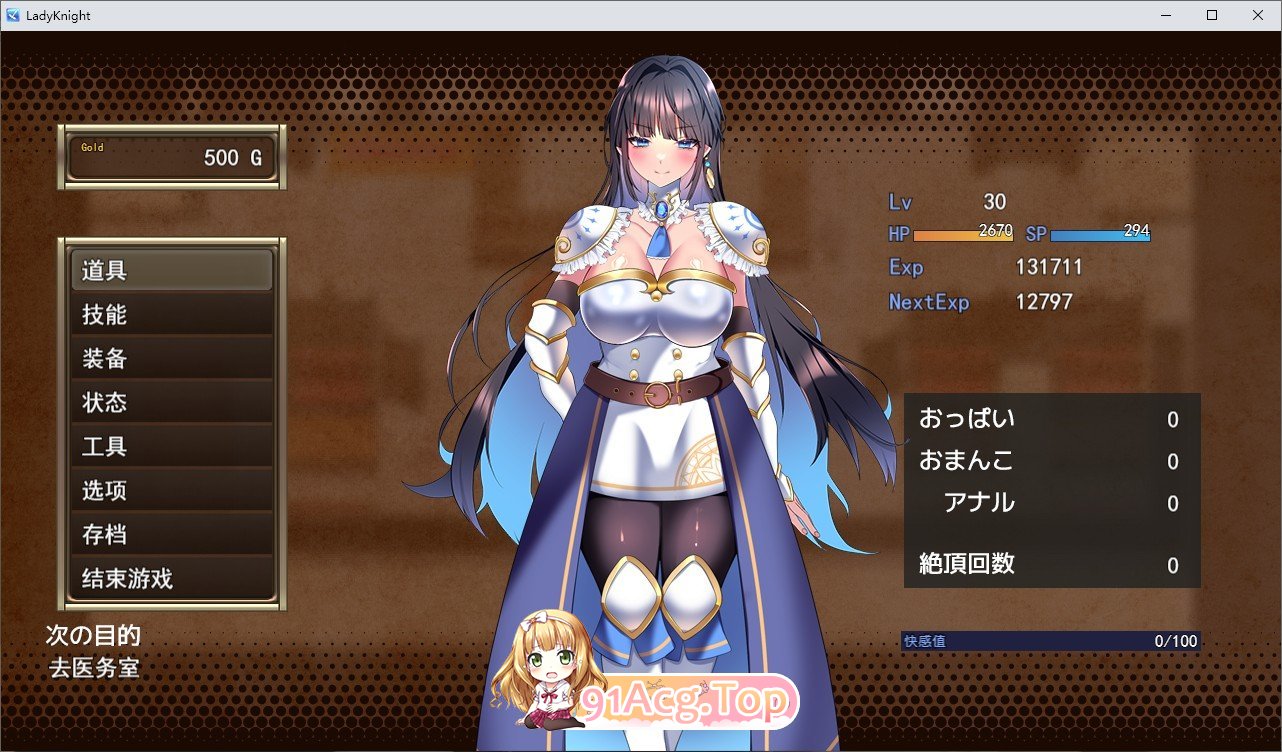Click the LadyKnight title bar game icon
The width and height of the screenshot is (1282, 752).
click(x=11, y=15)
